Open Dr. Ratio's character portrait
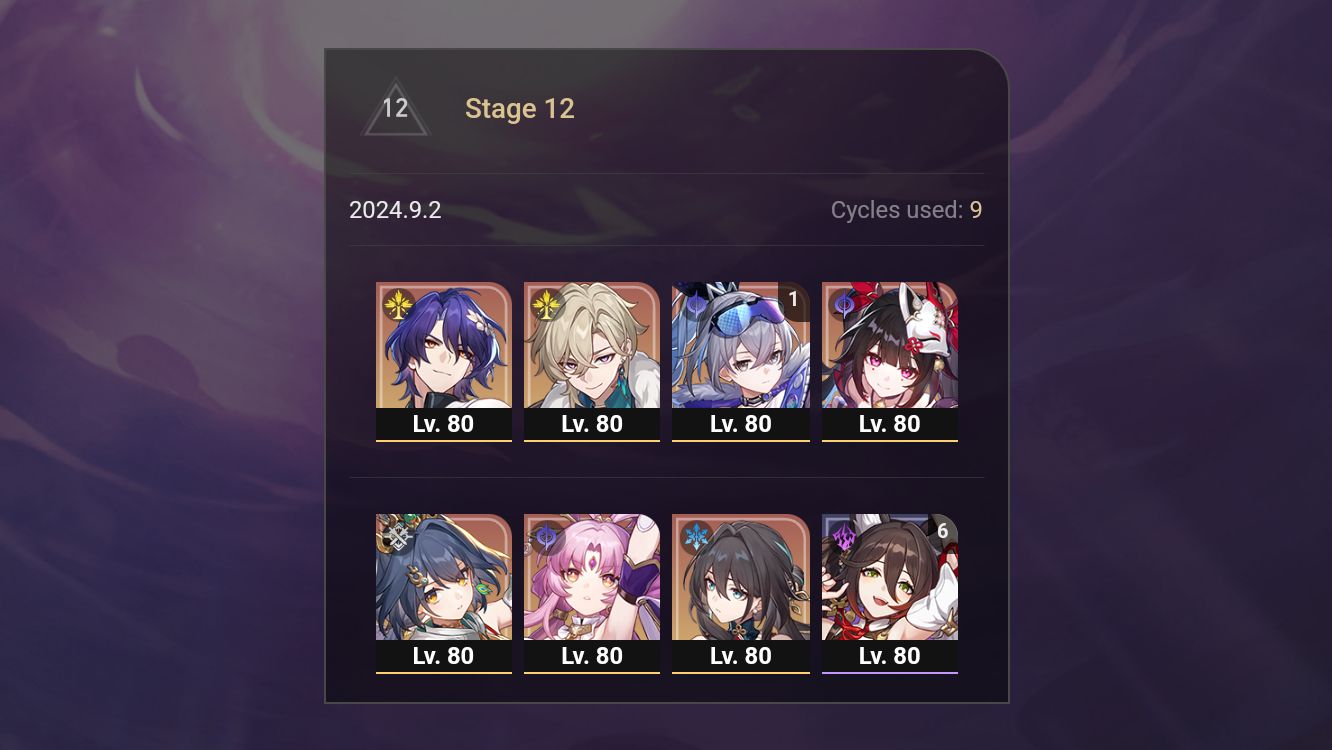The height and width of the screenshot is (750, 1332). (x=444, y=345)
